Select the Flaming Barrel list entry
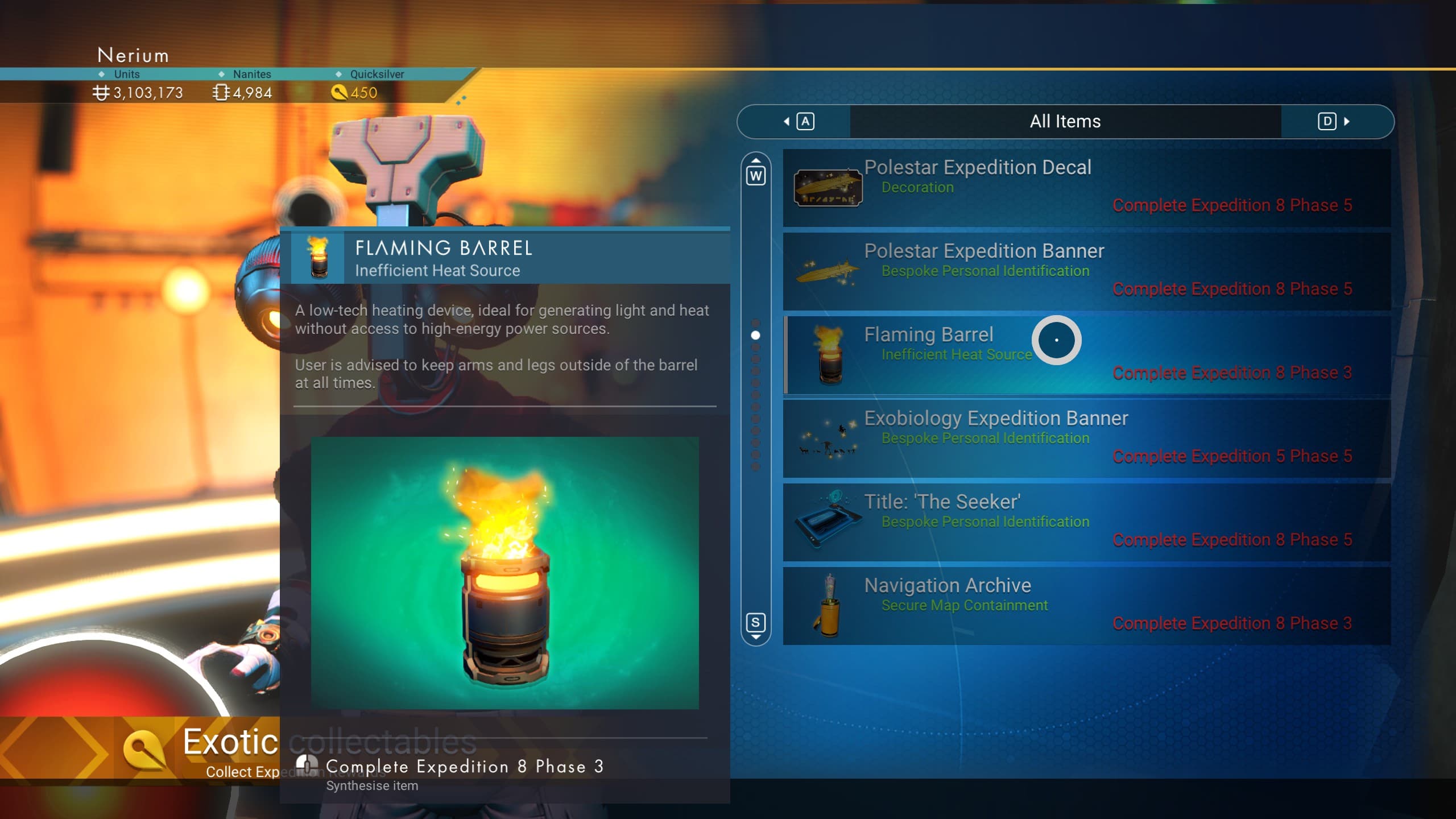Image resolution: width=1456 pixels, height=819 pixels. [x=1086, y=355]
